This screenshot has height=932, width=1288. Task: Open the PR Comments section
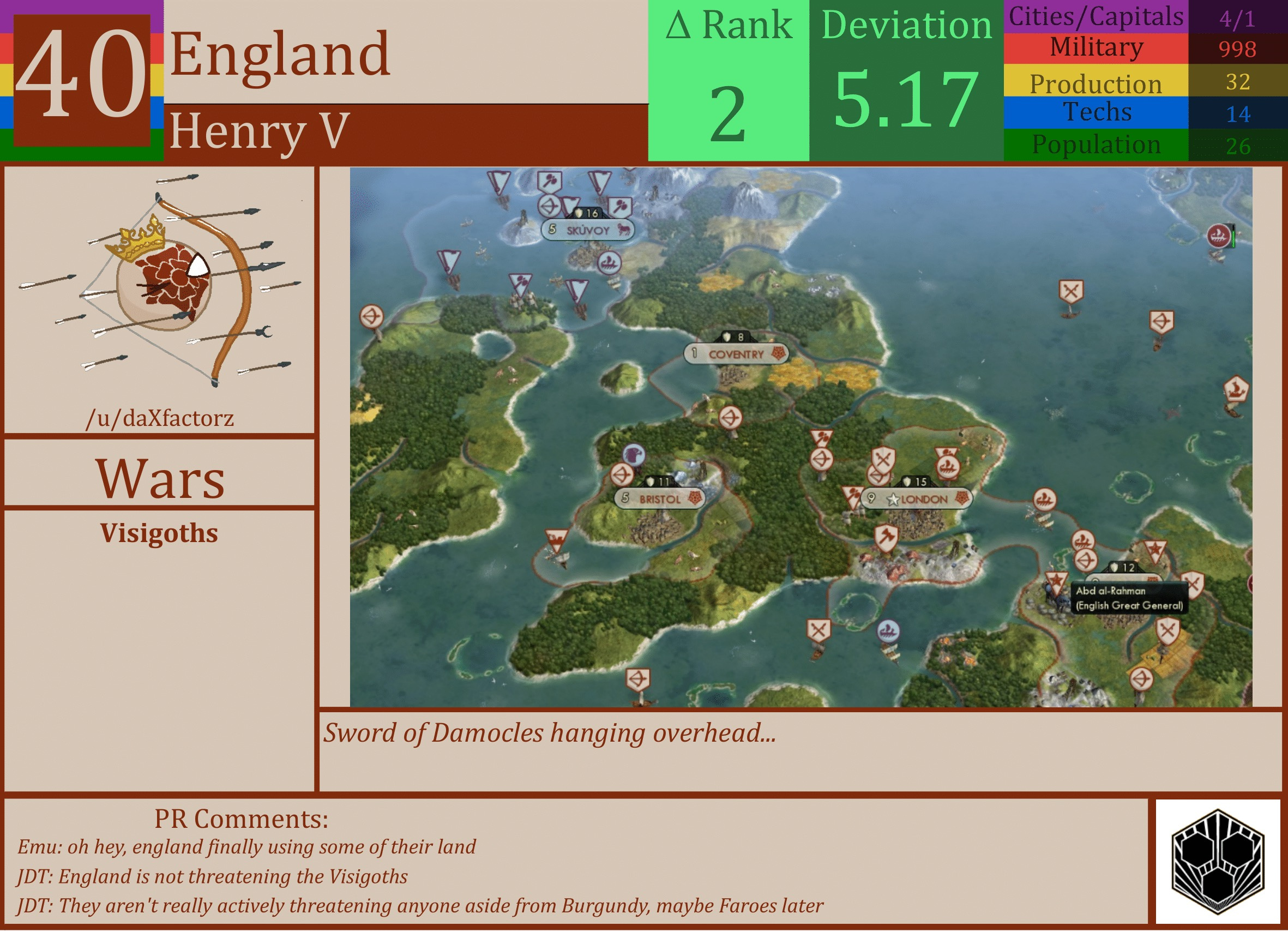click(x=242, y=820)
